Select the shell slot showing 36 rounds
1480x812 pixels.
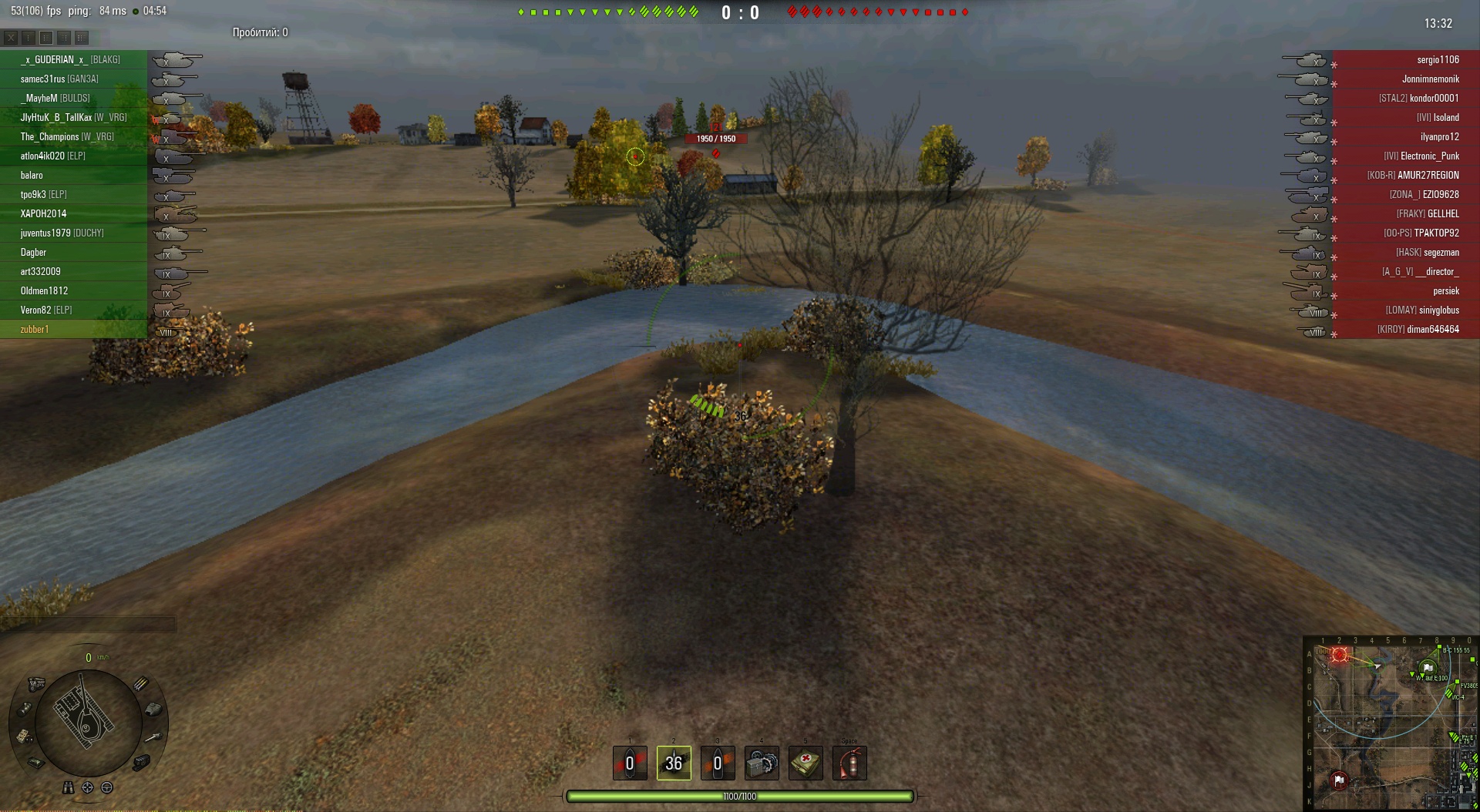pos(674,763)
